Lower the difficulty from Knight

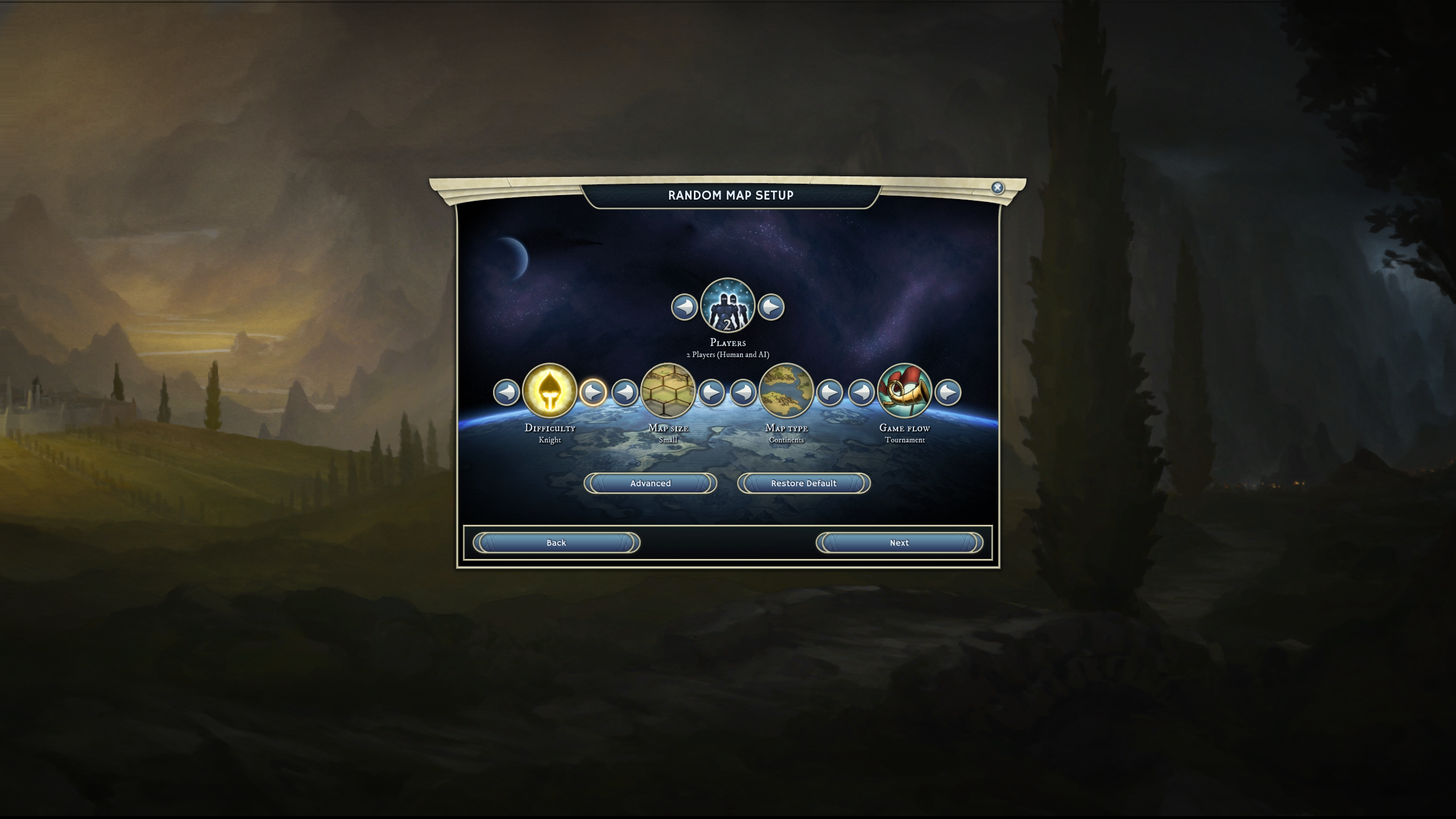(506, 392)
